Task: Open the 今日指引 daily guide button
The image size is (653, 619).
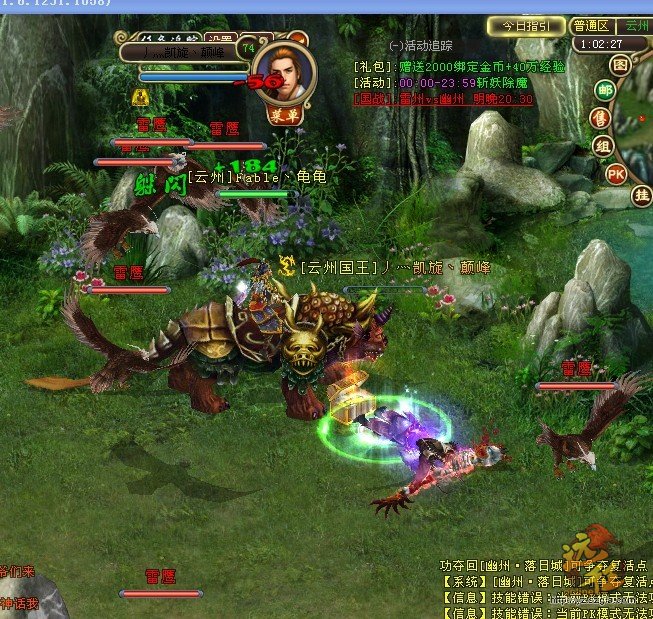Action: (526, 26)
